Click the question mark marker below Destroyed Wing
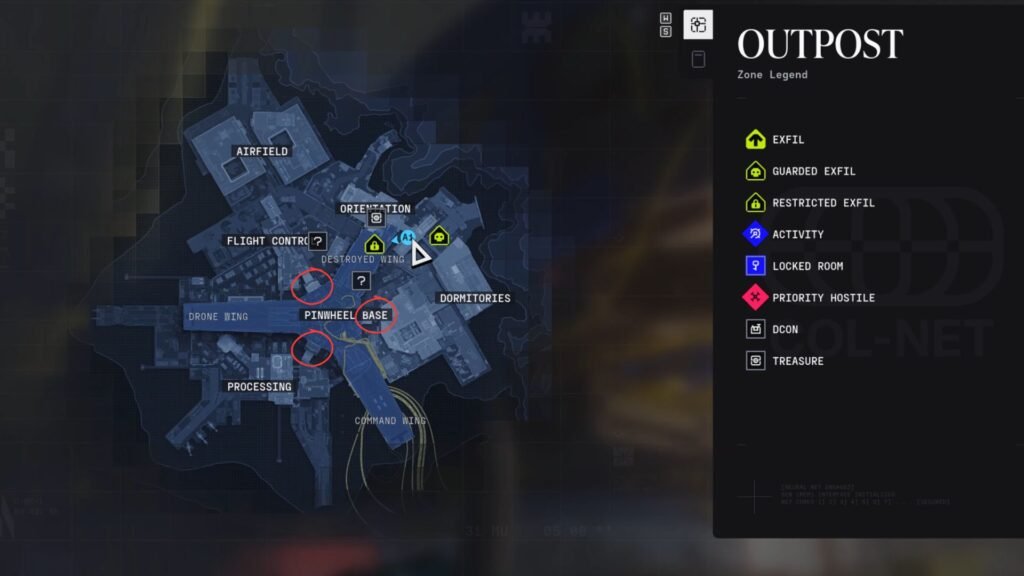Viewport: 1024px width, 576px height. (x=361, y=282)
